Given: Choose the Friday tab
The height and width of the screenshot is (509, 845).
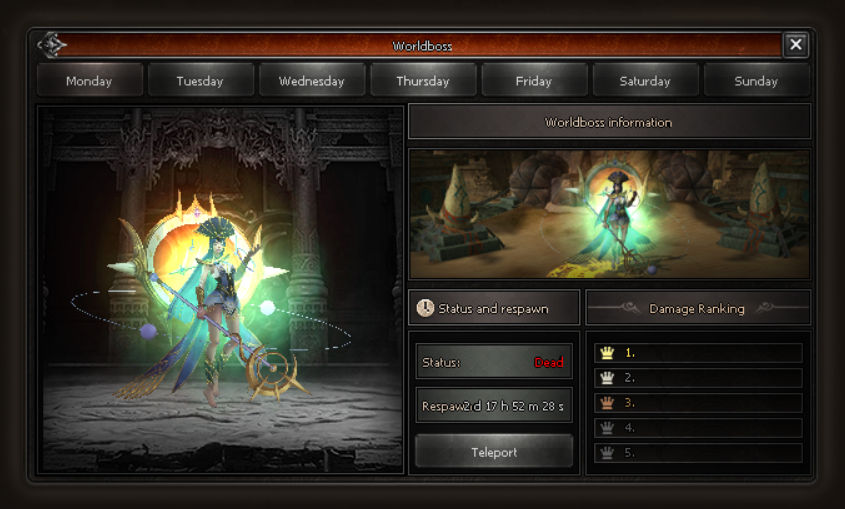Looking at the screenshot, I should pyautogui.click(x=534, y=81).
